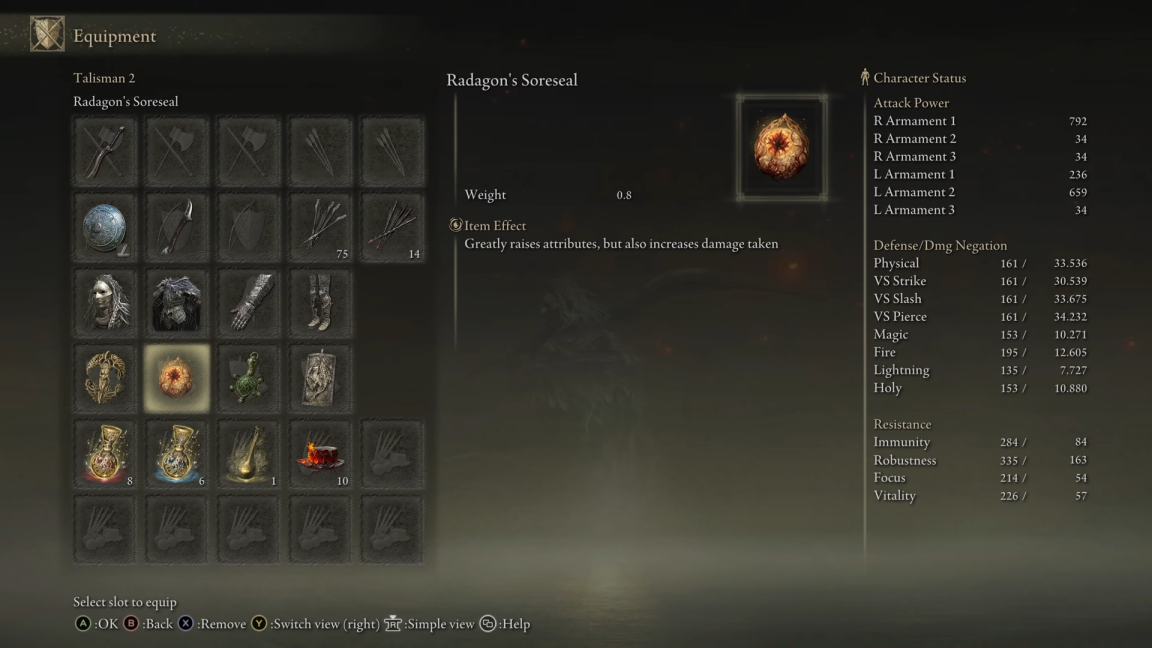
Task: Select the red jelly item with count 10
Action: point(321,455)
